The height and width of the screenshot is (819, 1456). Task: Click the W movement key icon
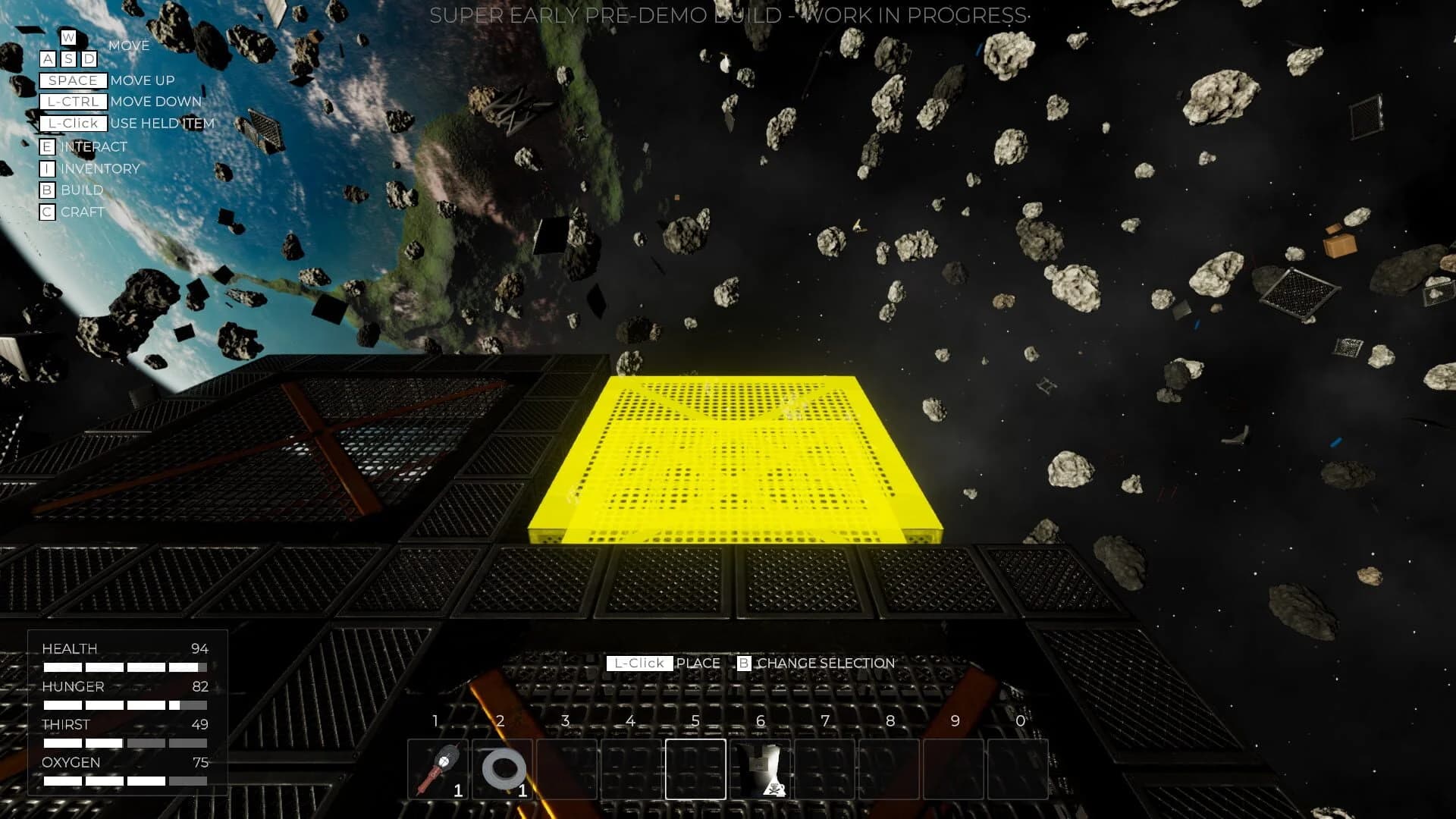pos(68,36)
